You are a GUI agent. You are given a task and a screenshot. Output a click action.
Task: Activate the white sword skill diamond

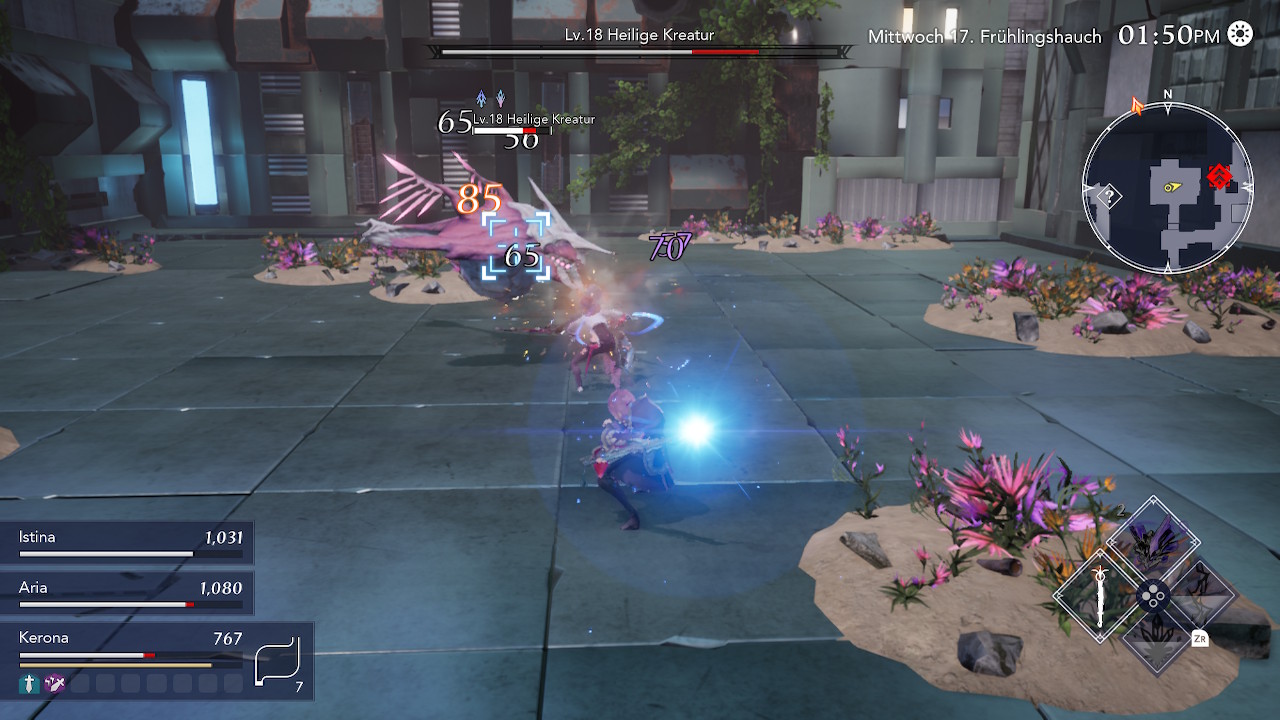(1100, 596)
